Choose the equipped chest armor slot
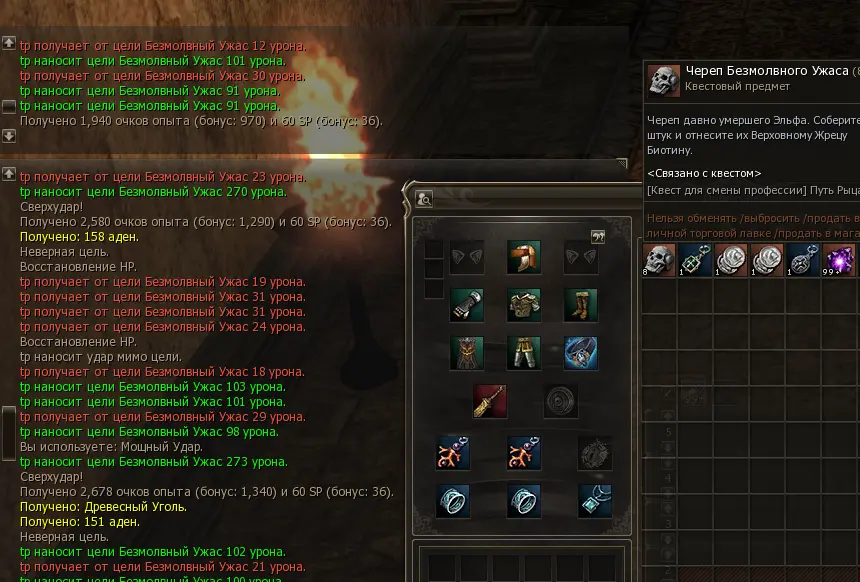 pyautogui.click(x=524, y=305)
